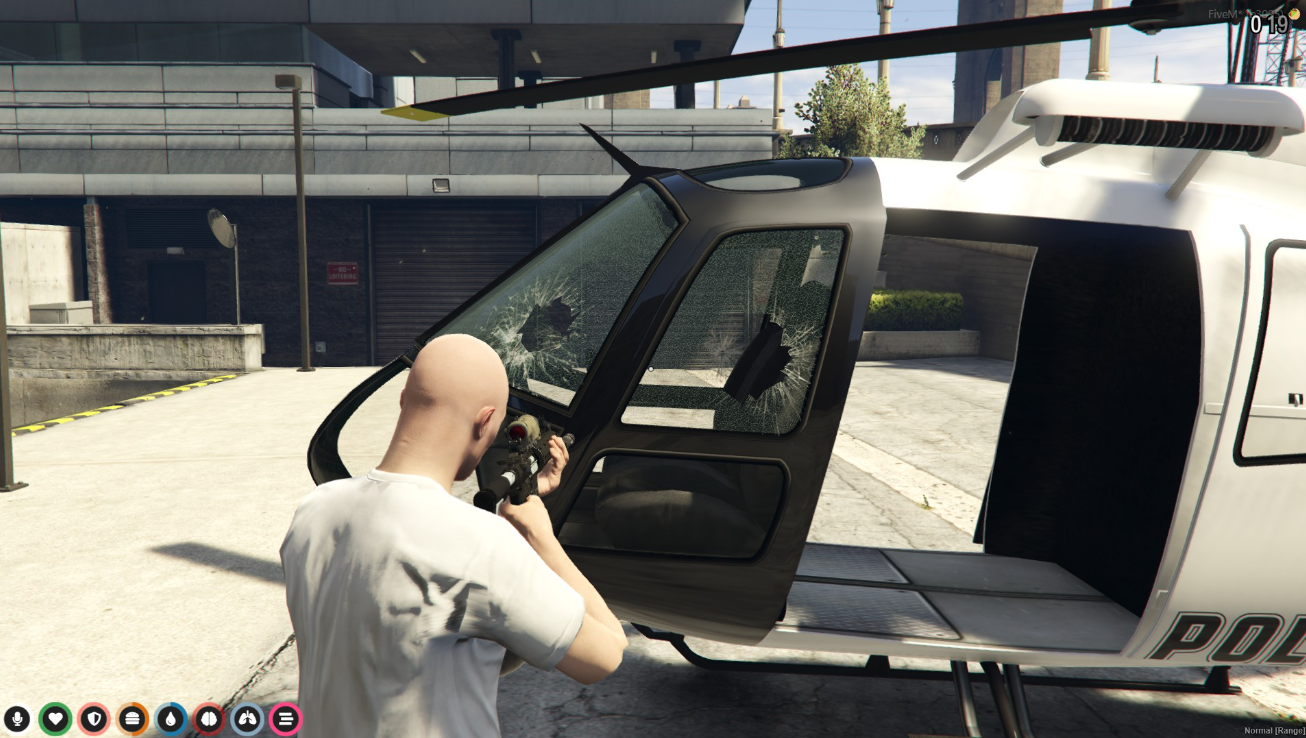Image resolution: width=1306 pixels, height=738 pixels.
Task: Click the shield armor icon
Action: click(x=94, y=718)
